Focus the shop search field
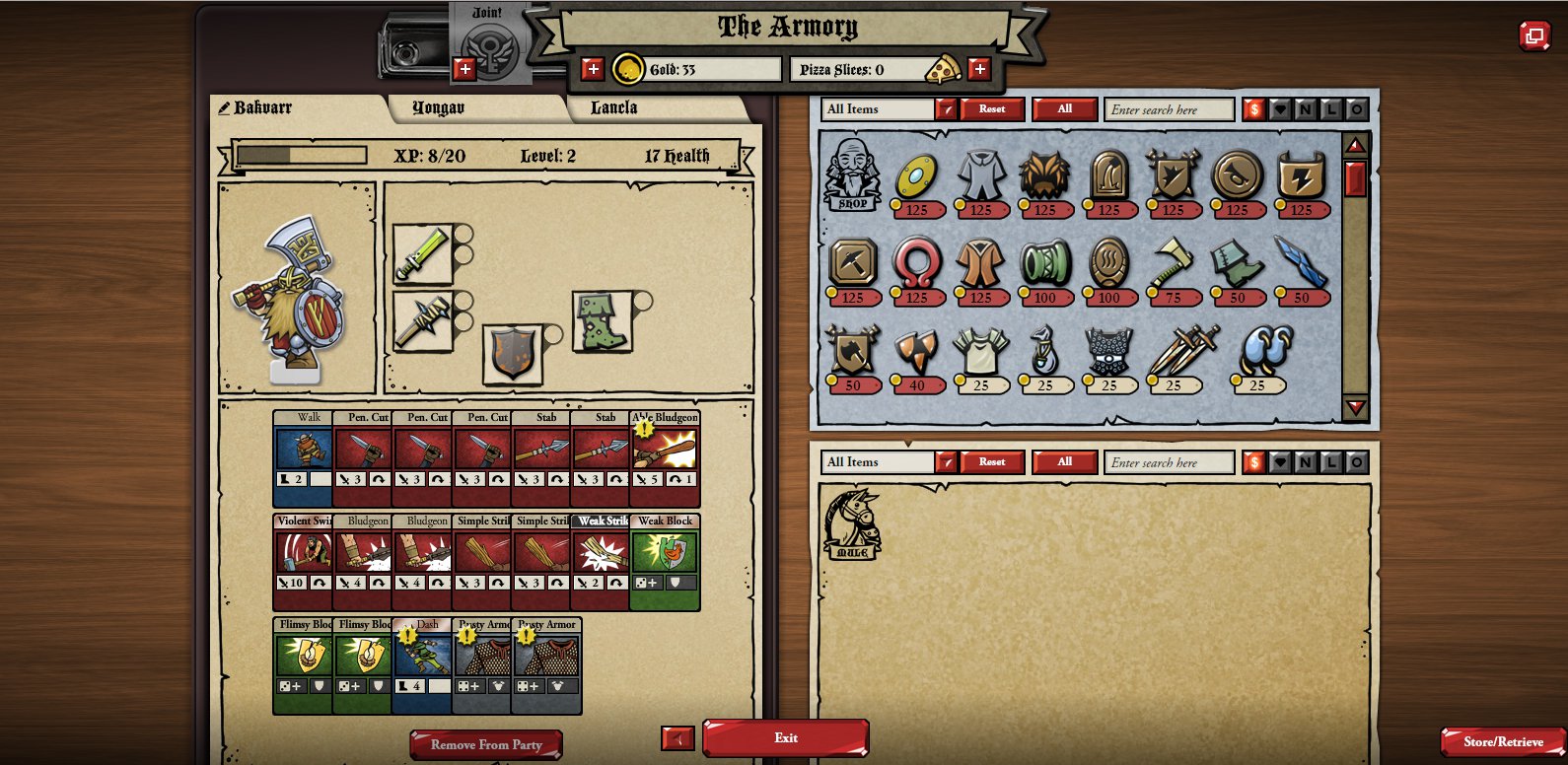Image resolution: width=1568 pixels, height=765 pixels. click(1169, 109)
